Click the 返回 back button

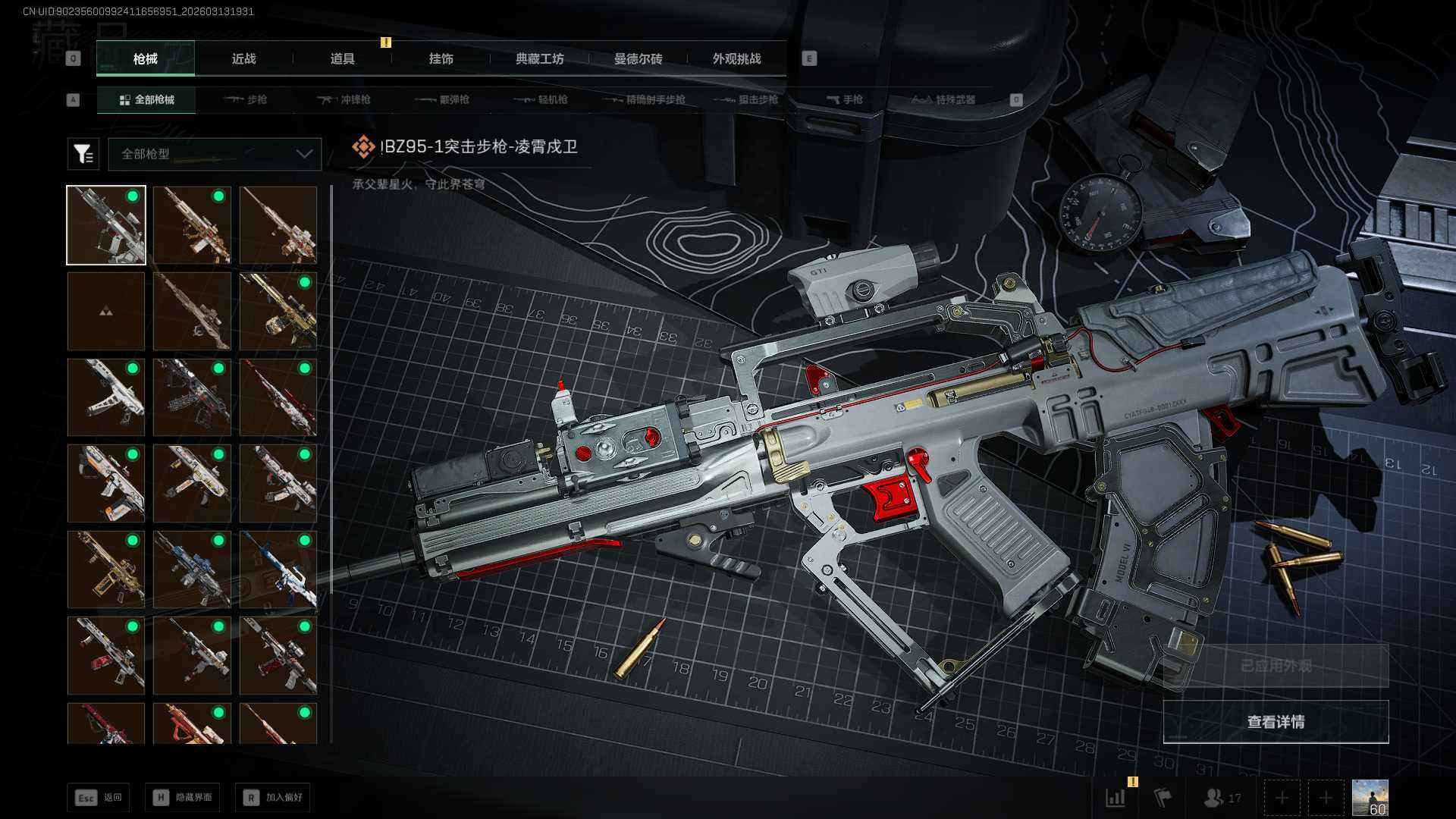99,798
